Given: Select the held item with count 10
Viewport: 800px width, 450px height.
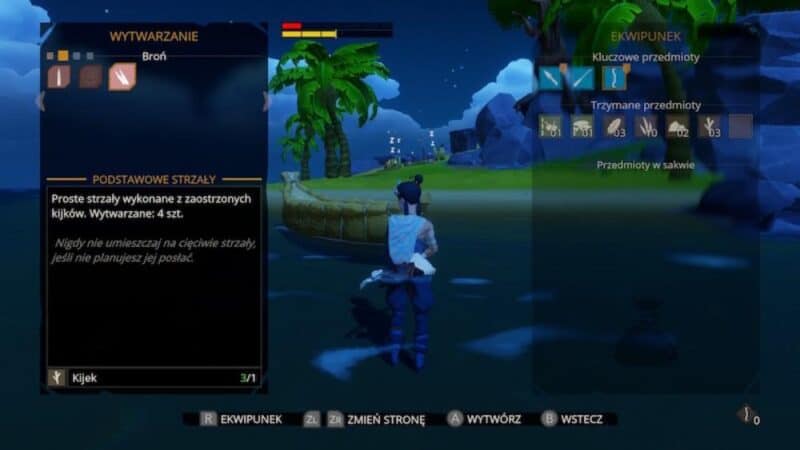Looking at the screenshot, I should pos(645,127).
